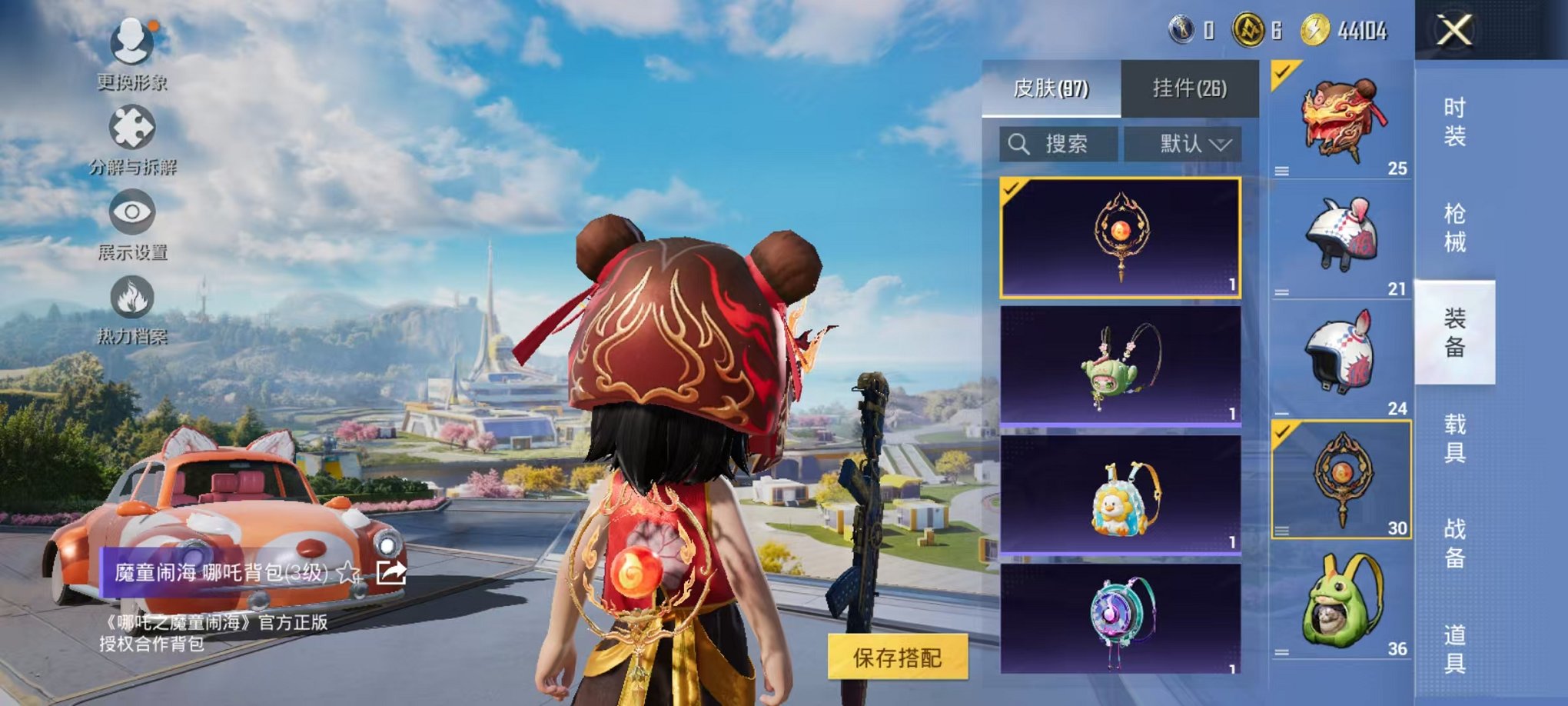Switch to the 皮肤(97) skins tab
The width and height of the screenshot is (1568, 706).
[x=1051, y=88]
